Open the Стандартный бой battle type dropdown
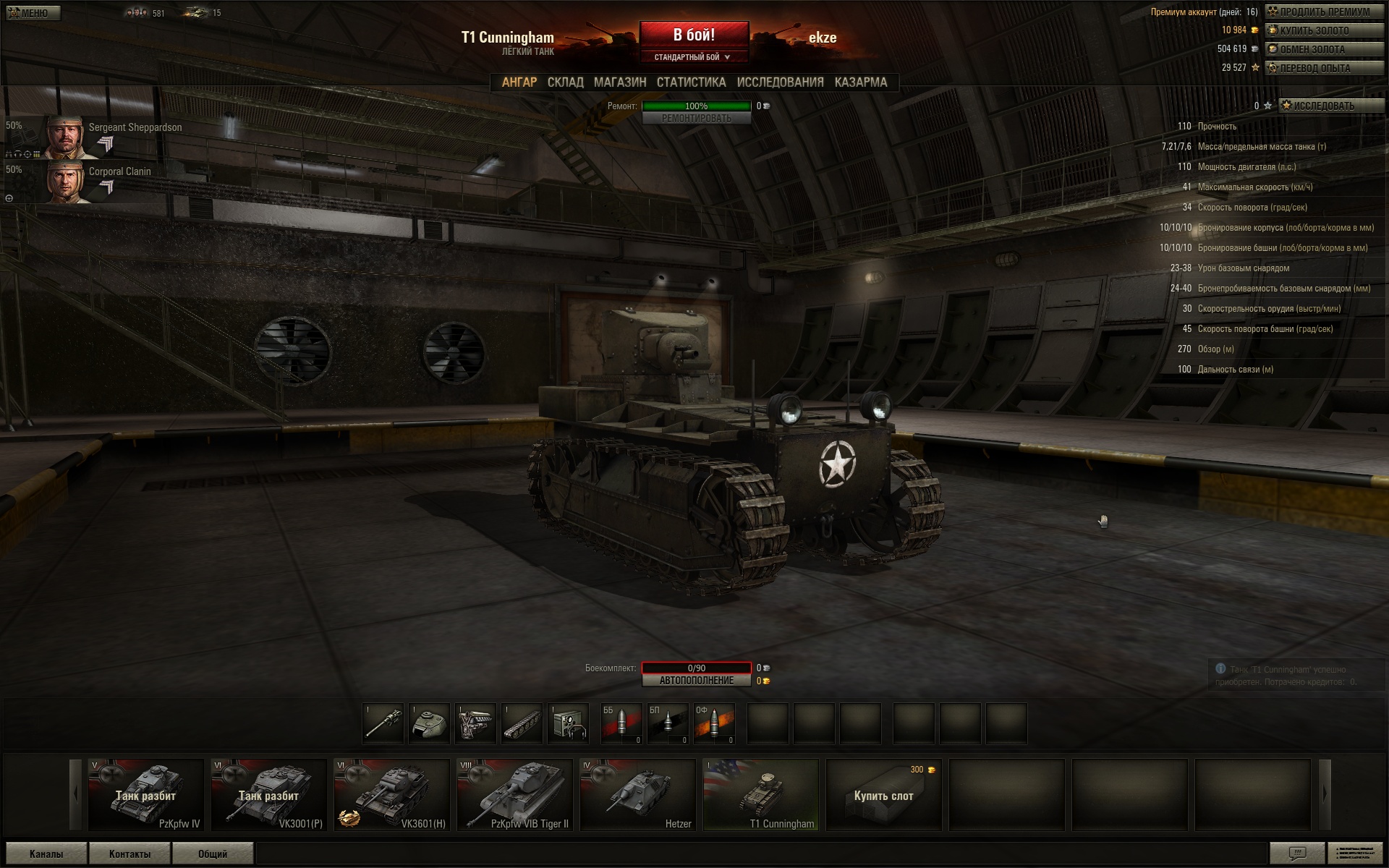 point(692,57)
